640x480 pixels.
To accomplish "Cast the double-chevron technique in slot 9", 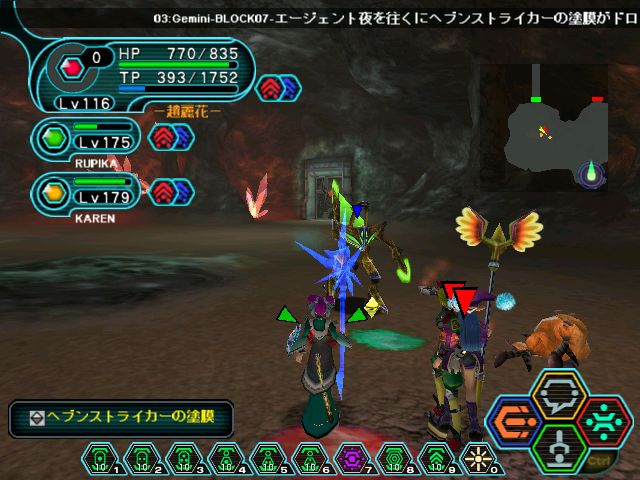I will [x=435, y=459].
